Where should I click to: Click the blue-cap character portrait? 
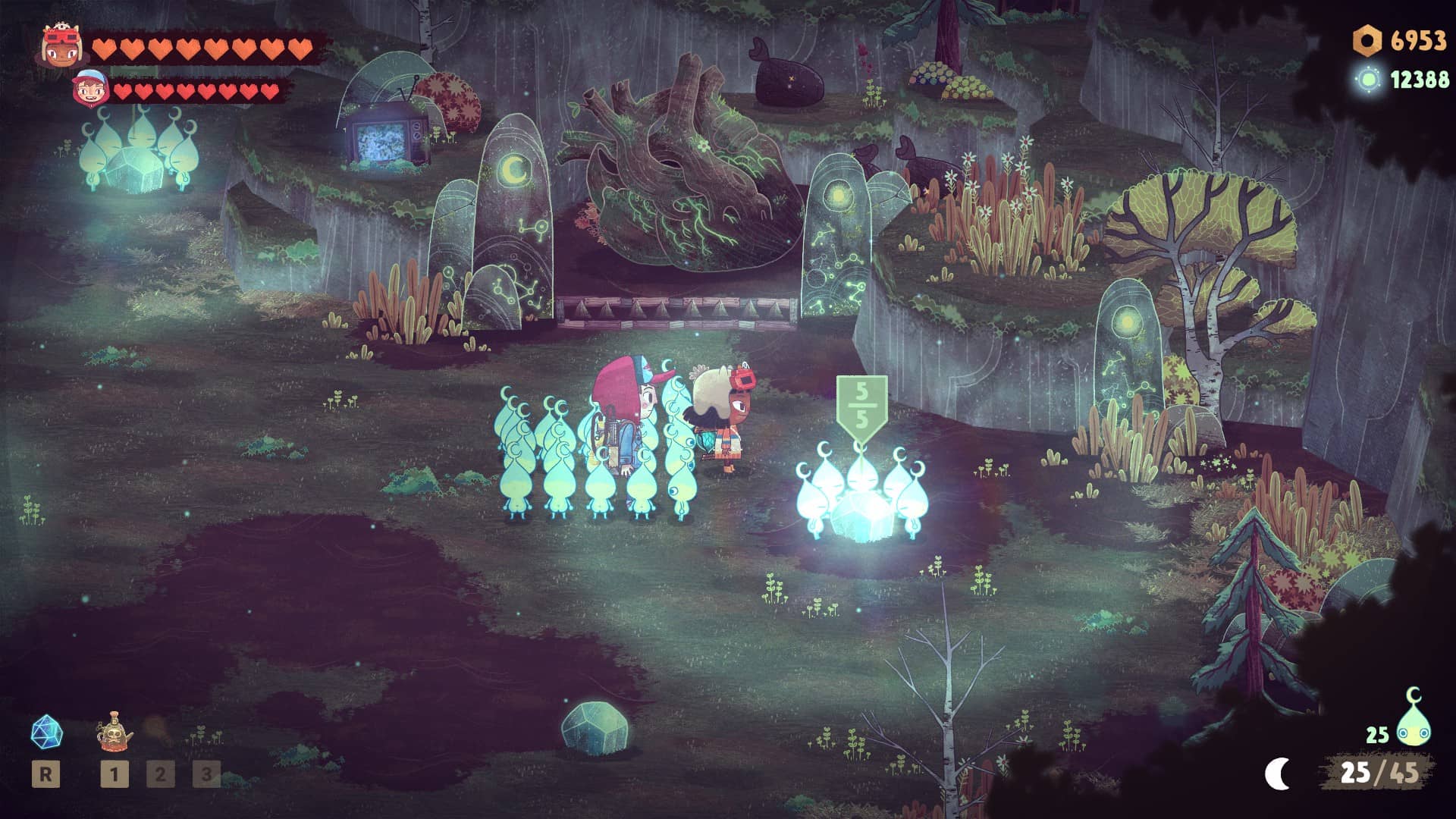[x=90, y=89]
